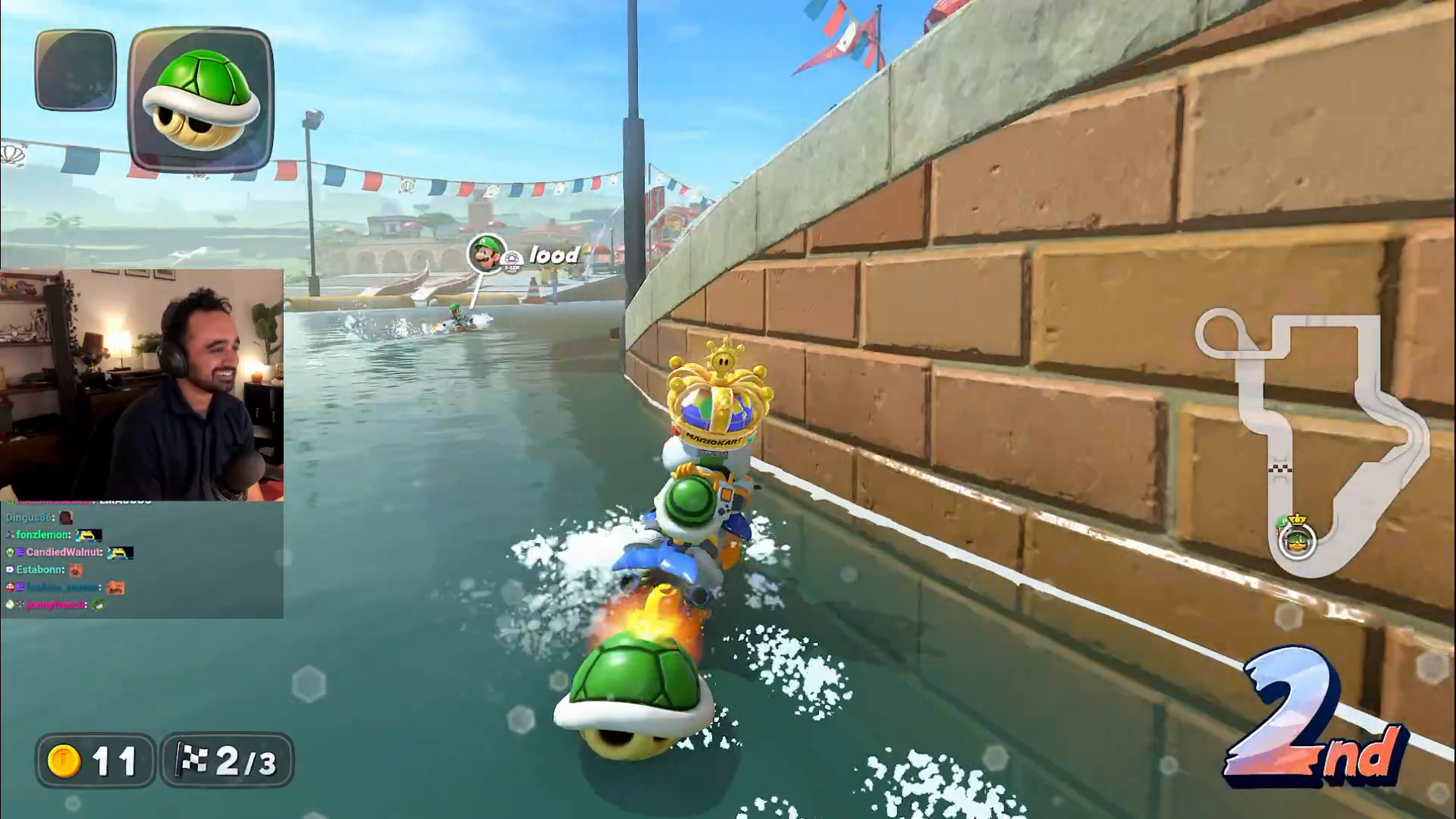Click Estabonn's username in chat
Screen dimensions: 1456x819
tap(39, 570)
